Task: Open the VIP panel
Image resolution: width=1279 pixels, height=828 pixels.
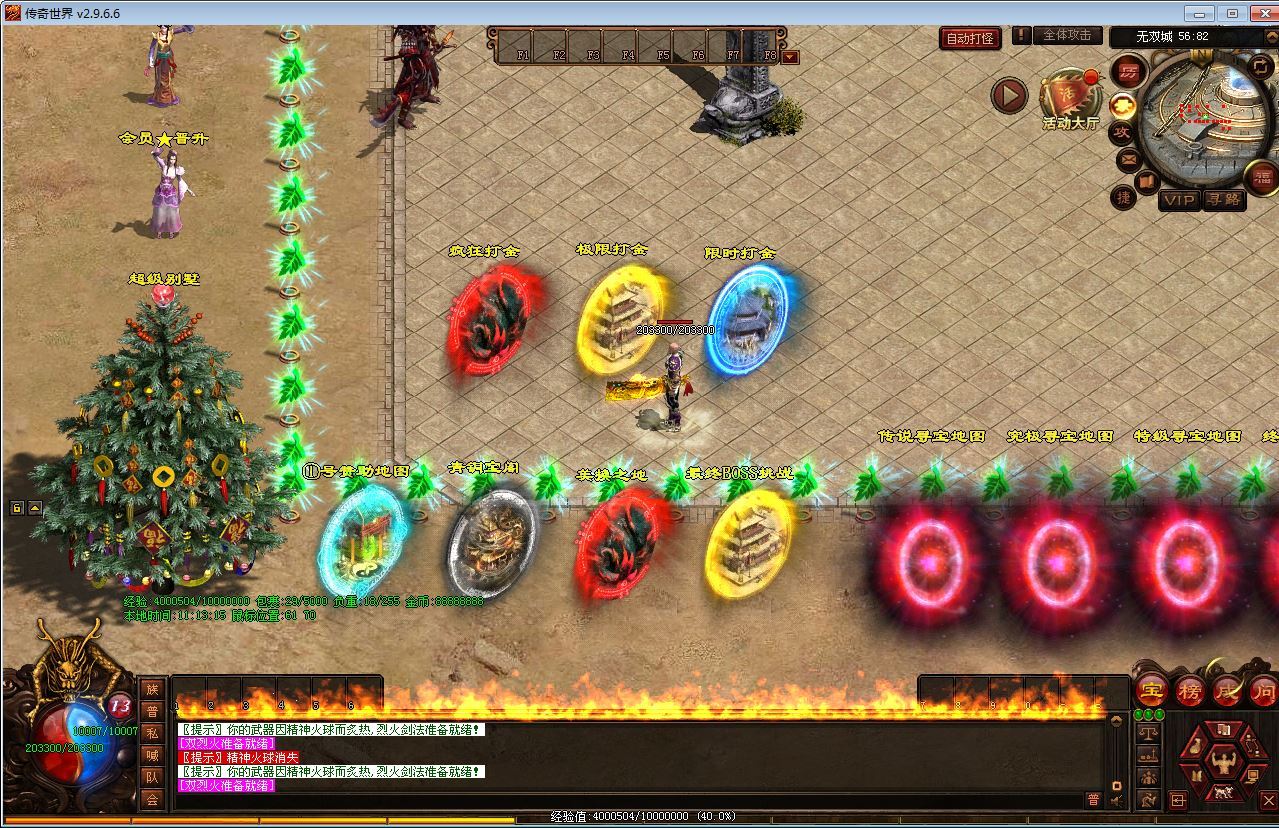Action: (1179, 199)
